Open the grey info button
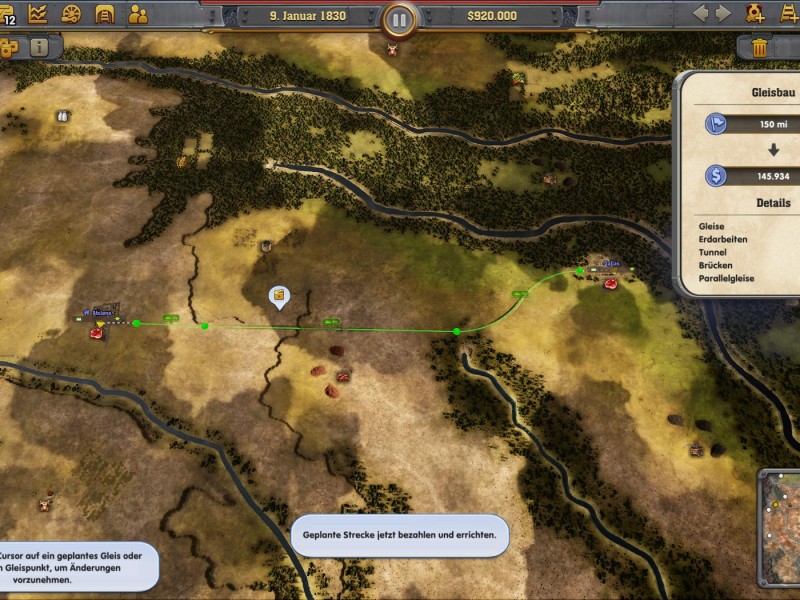The height and width of the screenshot is (600, 800). pyautogui.click(x=39, y=47)
